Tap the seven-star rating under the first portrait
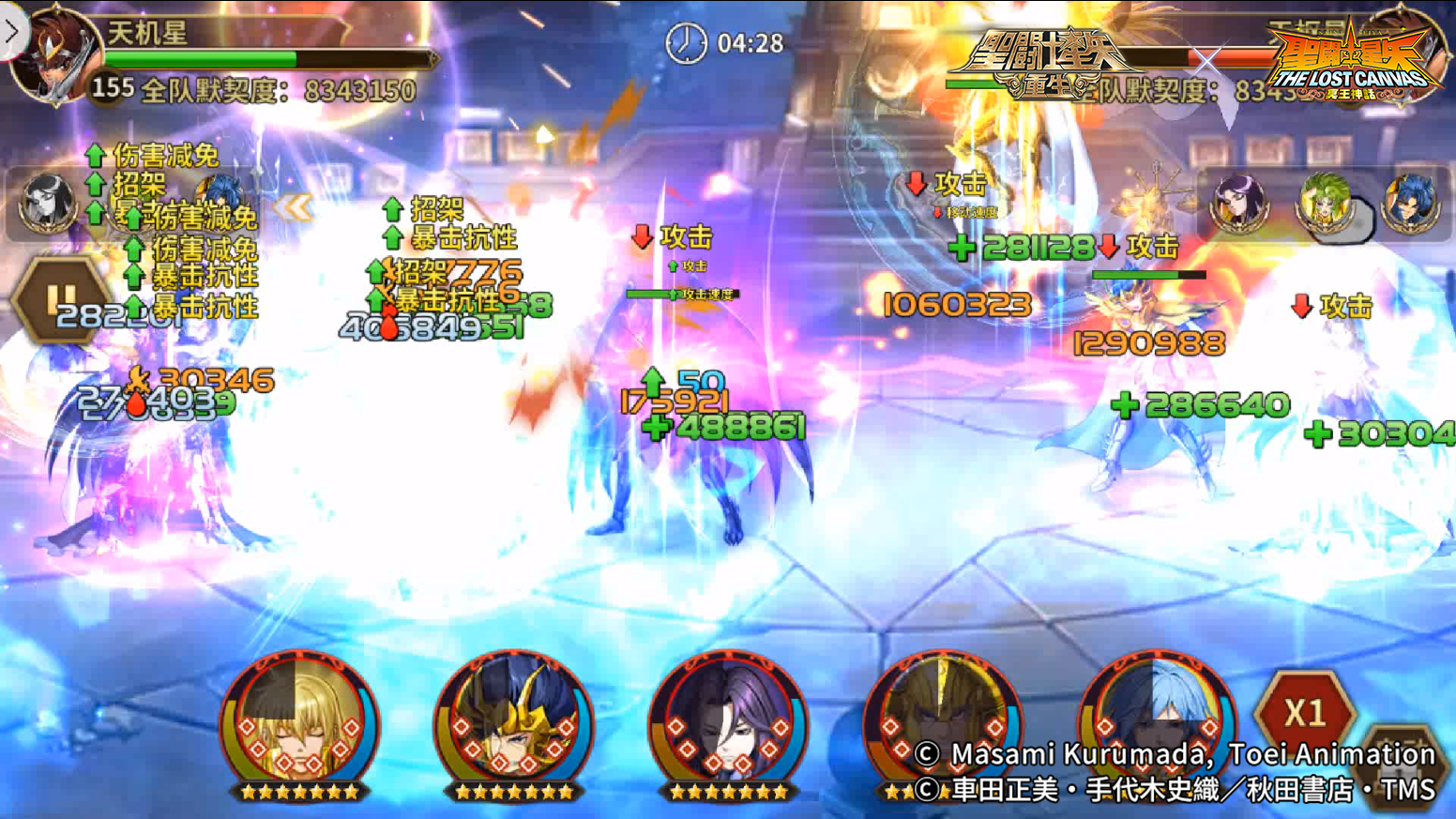The width and height of the screenshot is (1456, 819). [298, 790]
